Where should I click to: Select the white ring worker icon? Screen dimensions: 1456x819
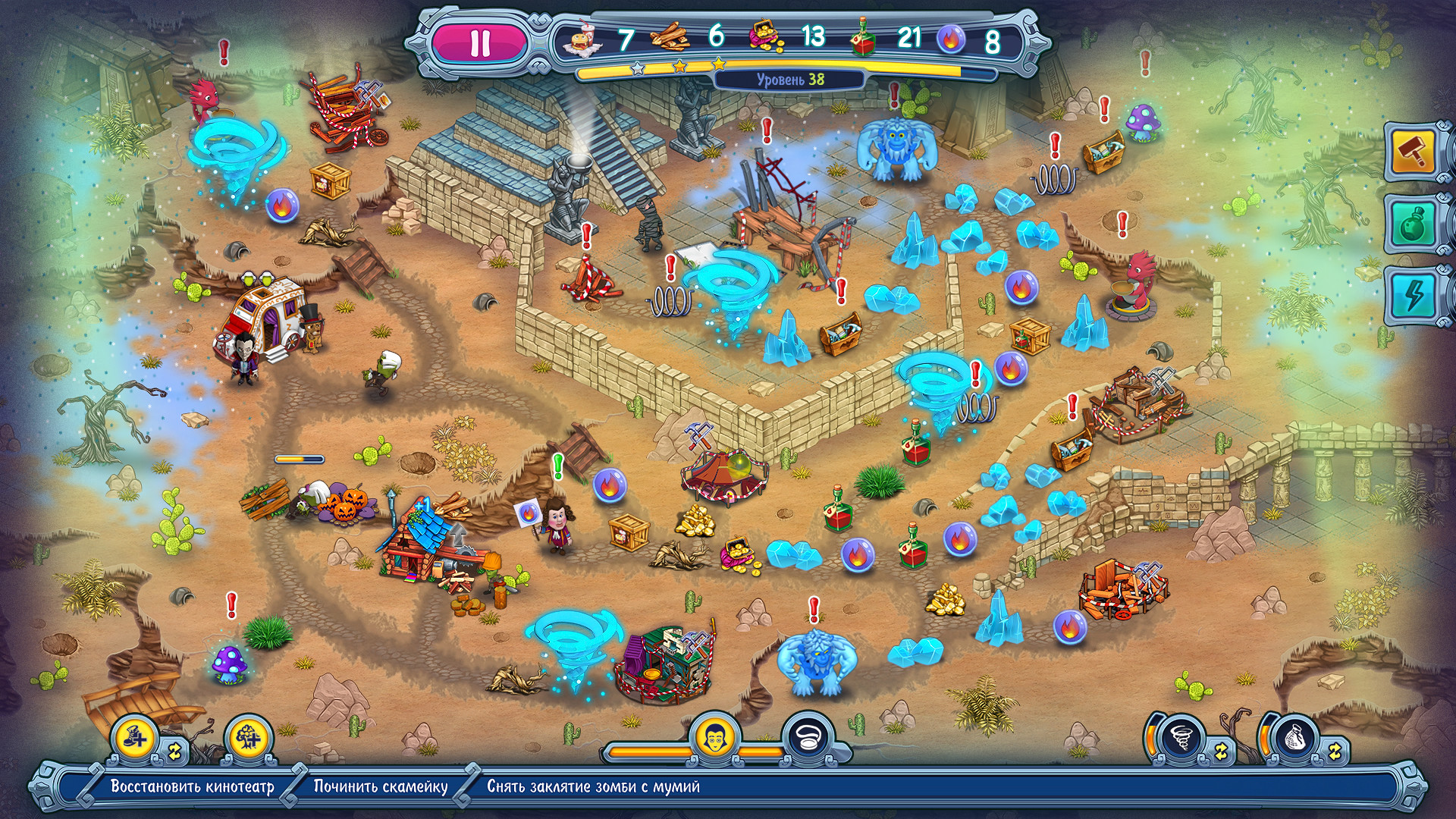(x=807, y=735)
